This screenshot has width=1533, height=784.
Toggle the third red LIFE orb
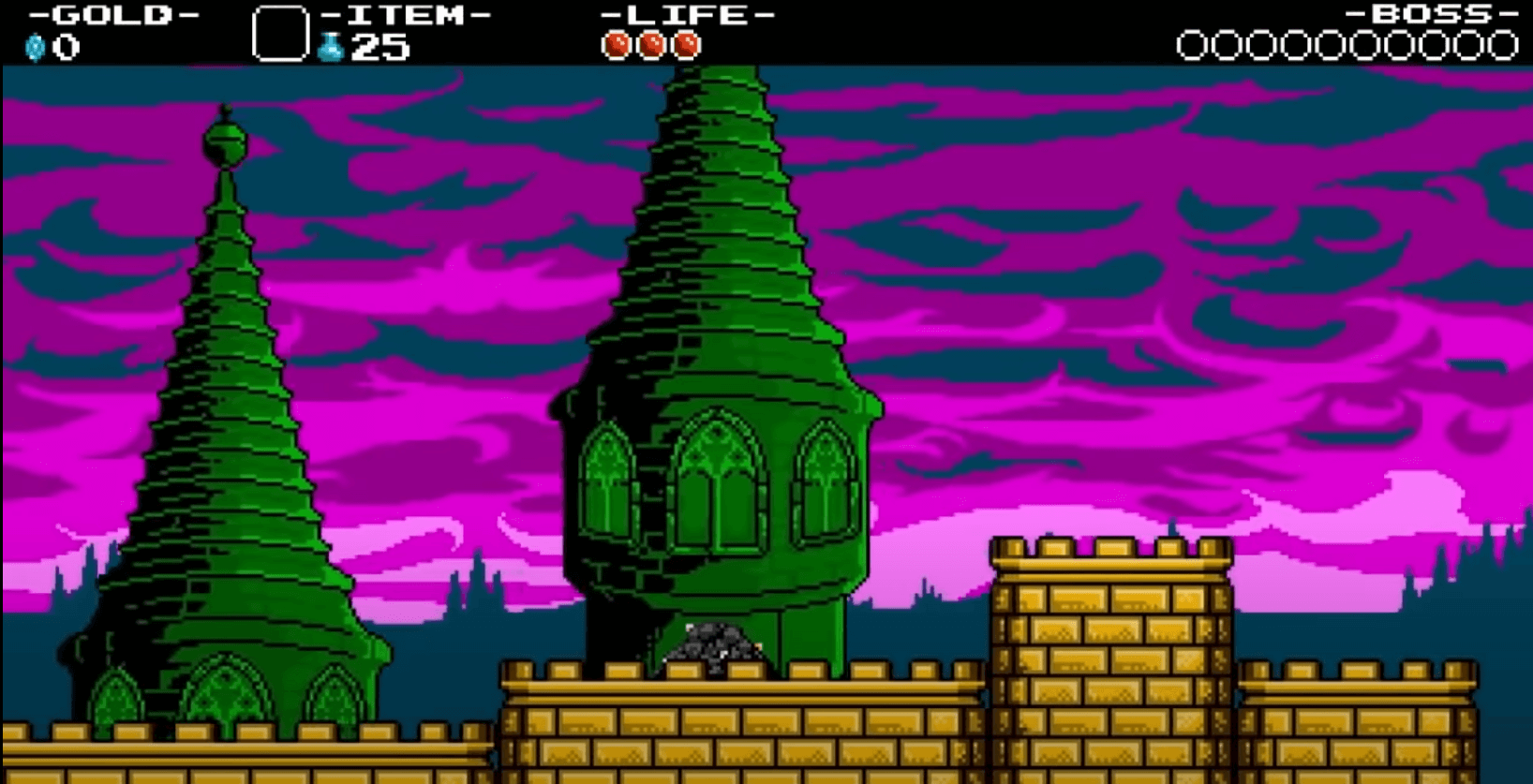pos(685,43)
